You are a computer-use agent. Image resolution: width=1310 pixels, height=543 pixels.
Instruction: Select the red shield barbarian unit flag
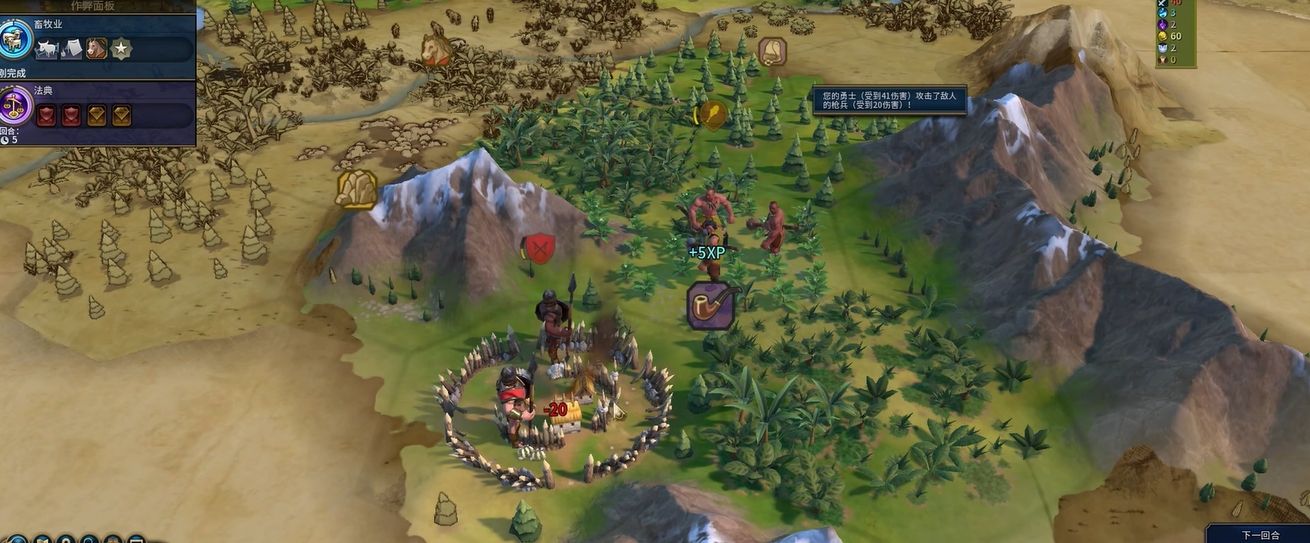[x=539, y=248]
